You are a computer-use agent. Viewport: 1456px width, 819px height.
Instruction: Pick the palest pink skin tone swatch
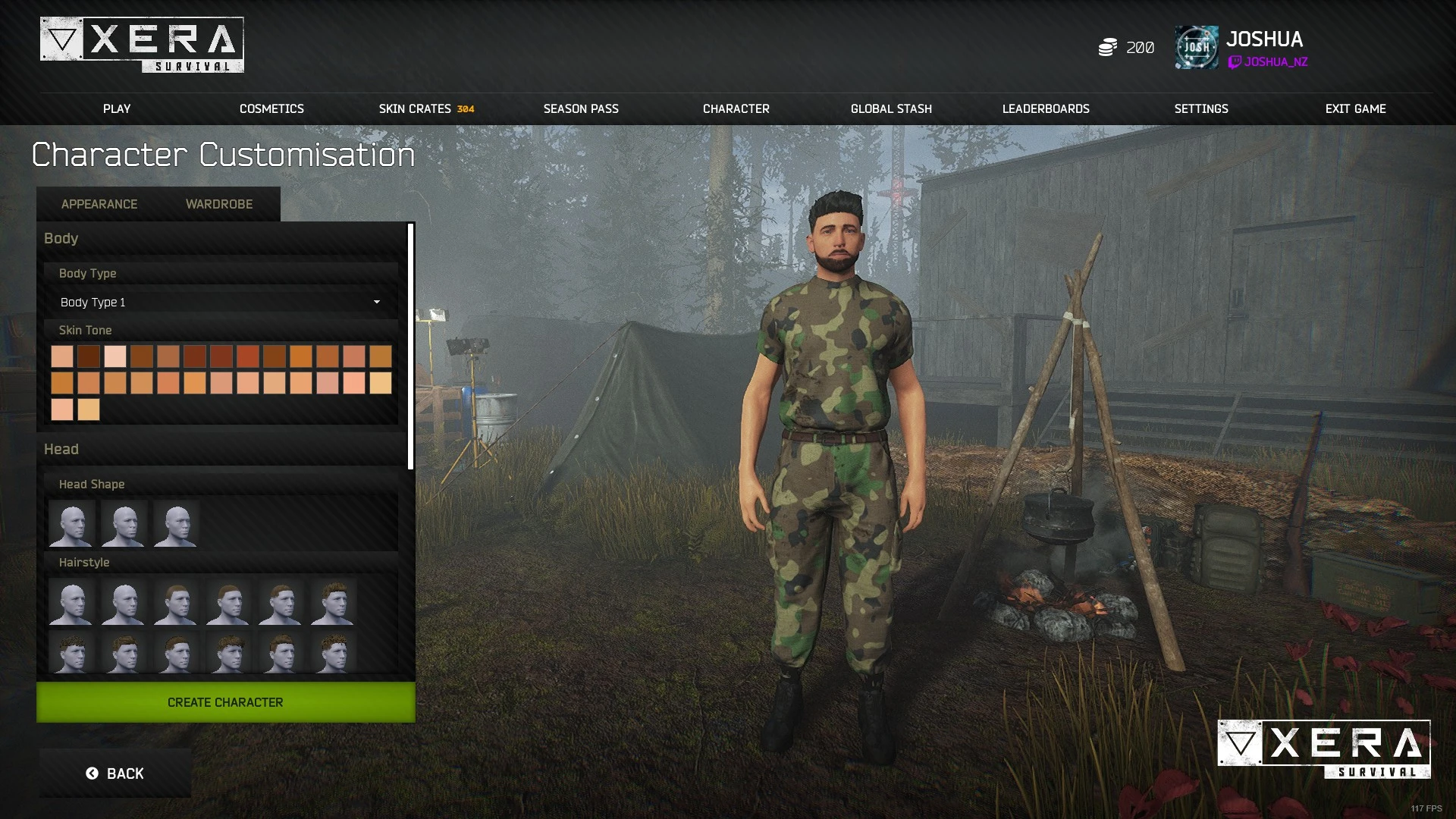[x=115, y=356]
